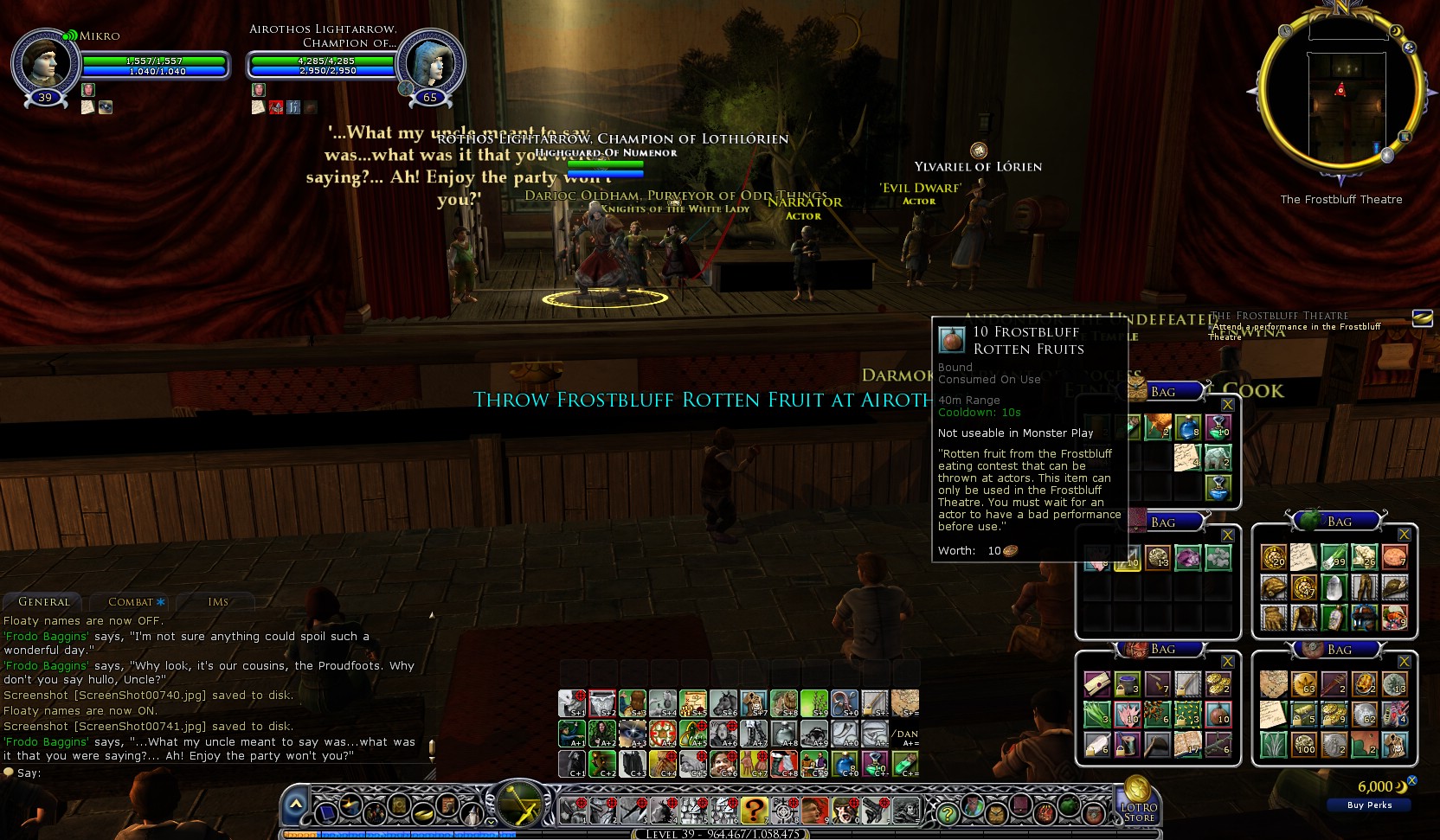Screen dimensions: 1440x840
Task: Click the elephant figurine item in the top bag
Action: (1218, 456)
